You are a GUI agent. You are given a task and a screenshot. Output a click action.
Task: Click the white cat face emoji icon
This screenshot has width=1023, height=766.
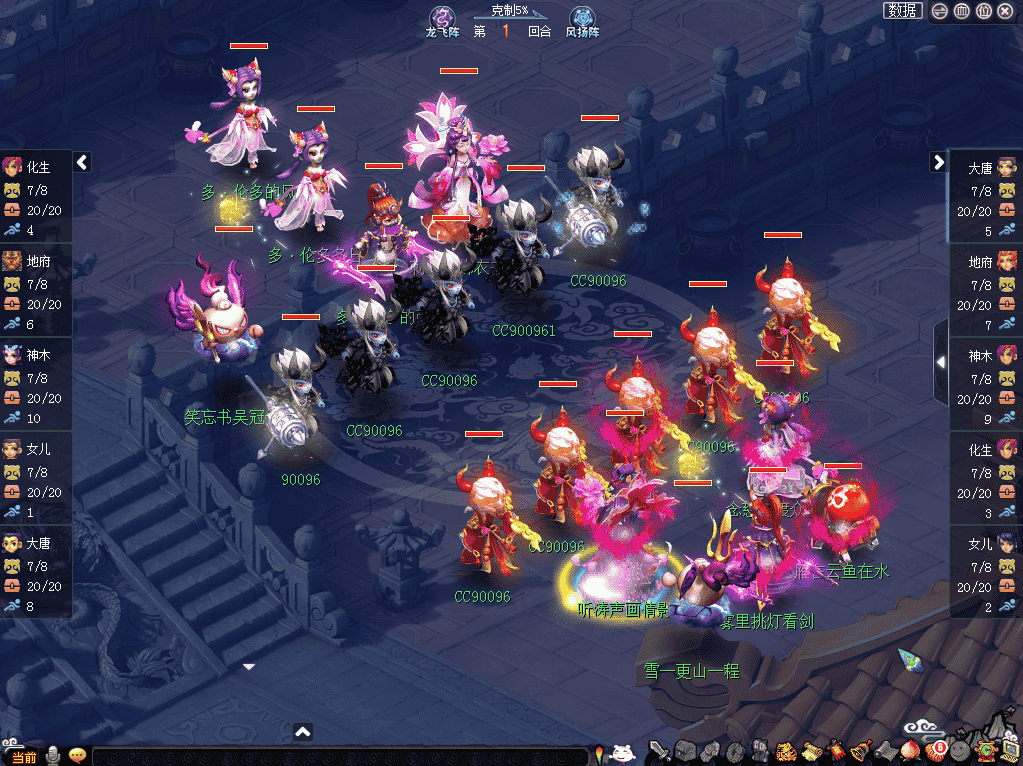623,753
